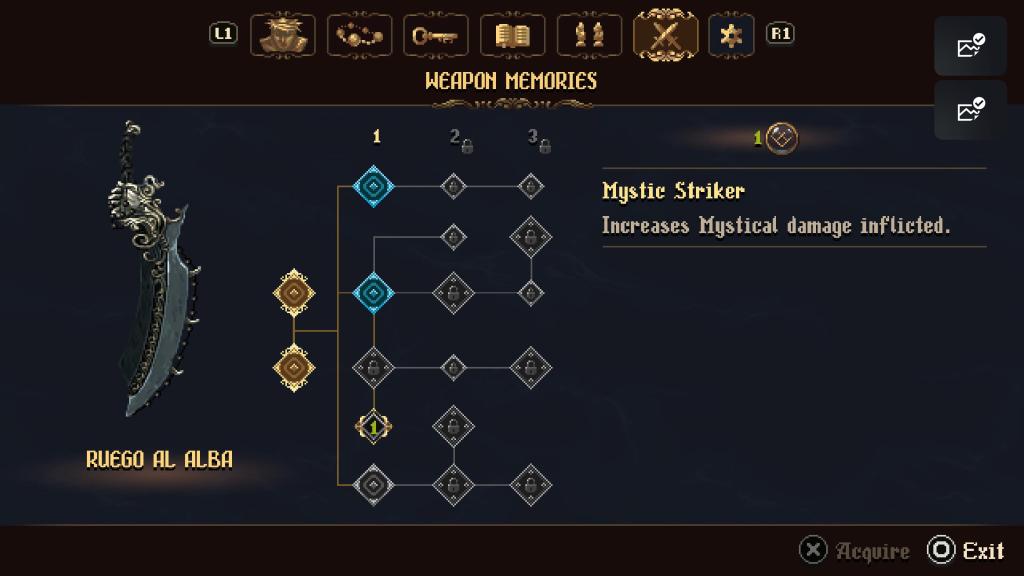This screenshot has height=576, width=1024.
Task: Switch to the rosary beads tab
Action: click(358, 36)
